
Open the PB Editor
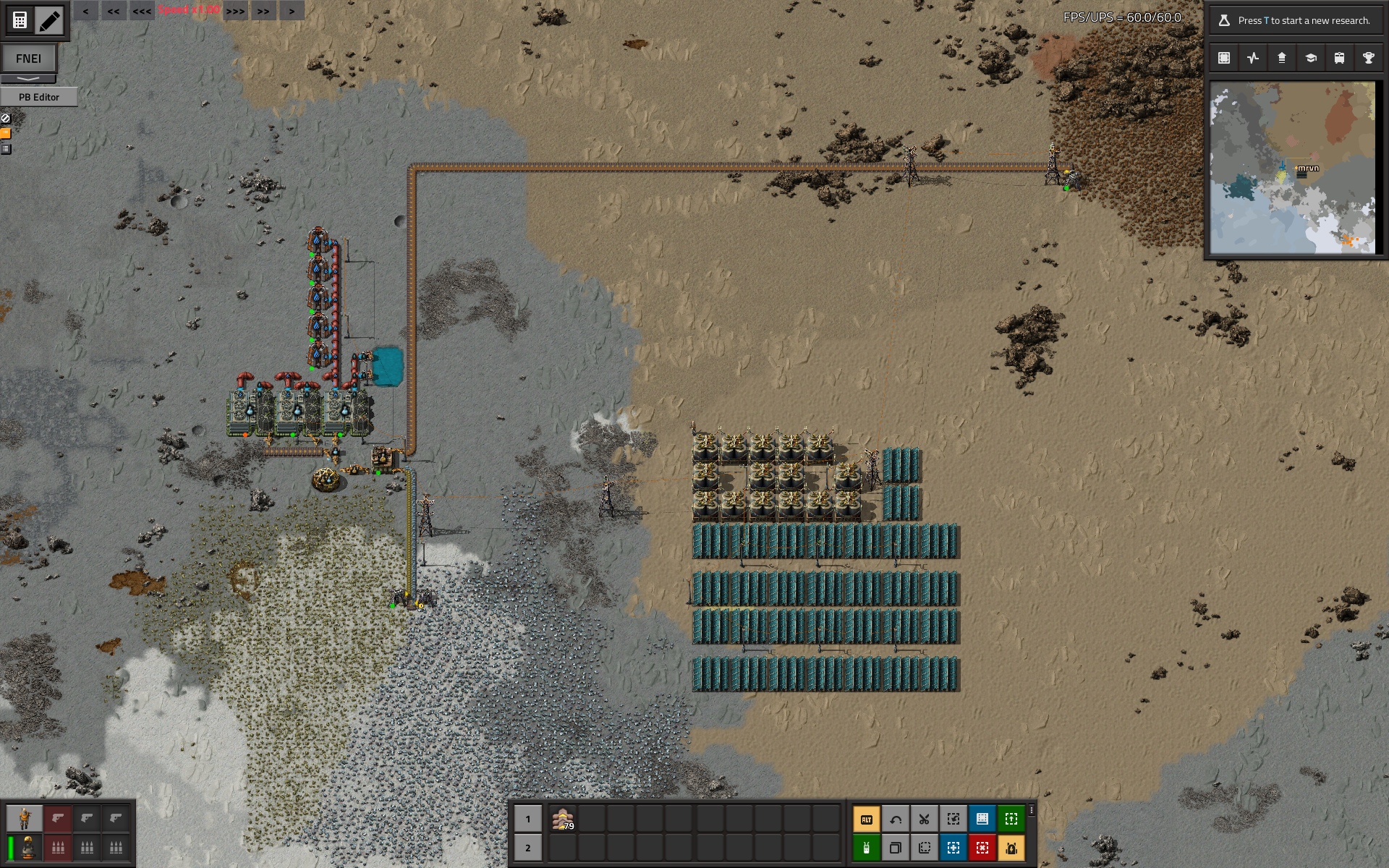pyautogui.click(x=39, y=97)
